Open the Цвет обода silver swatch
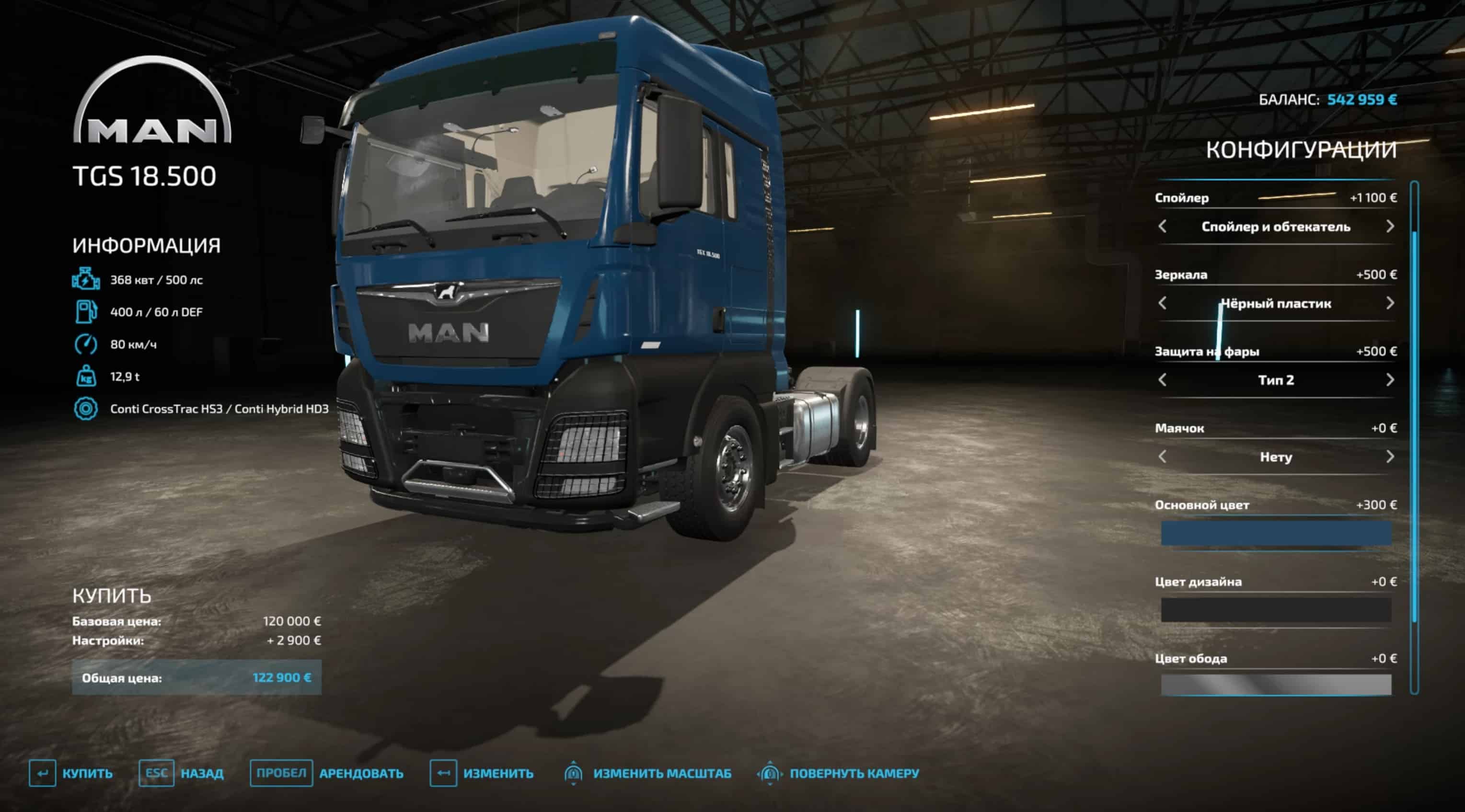The width and height of the screenshot is (1465, 812). [x=1276, y=685]
